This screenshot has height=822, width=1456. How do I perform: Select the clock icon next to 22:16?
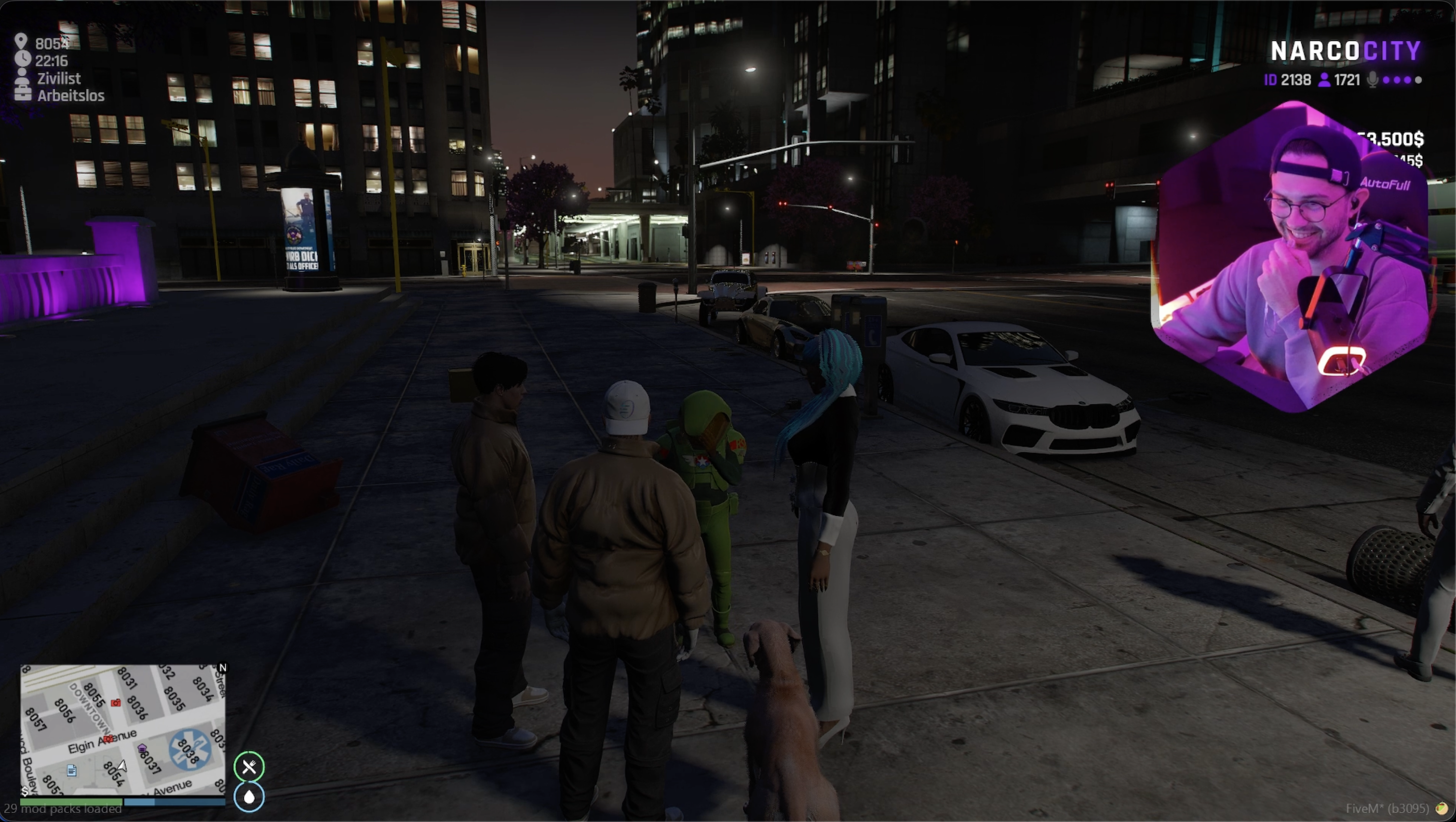(22, 60)
